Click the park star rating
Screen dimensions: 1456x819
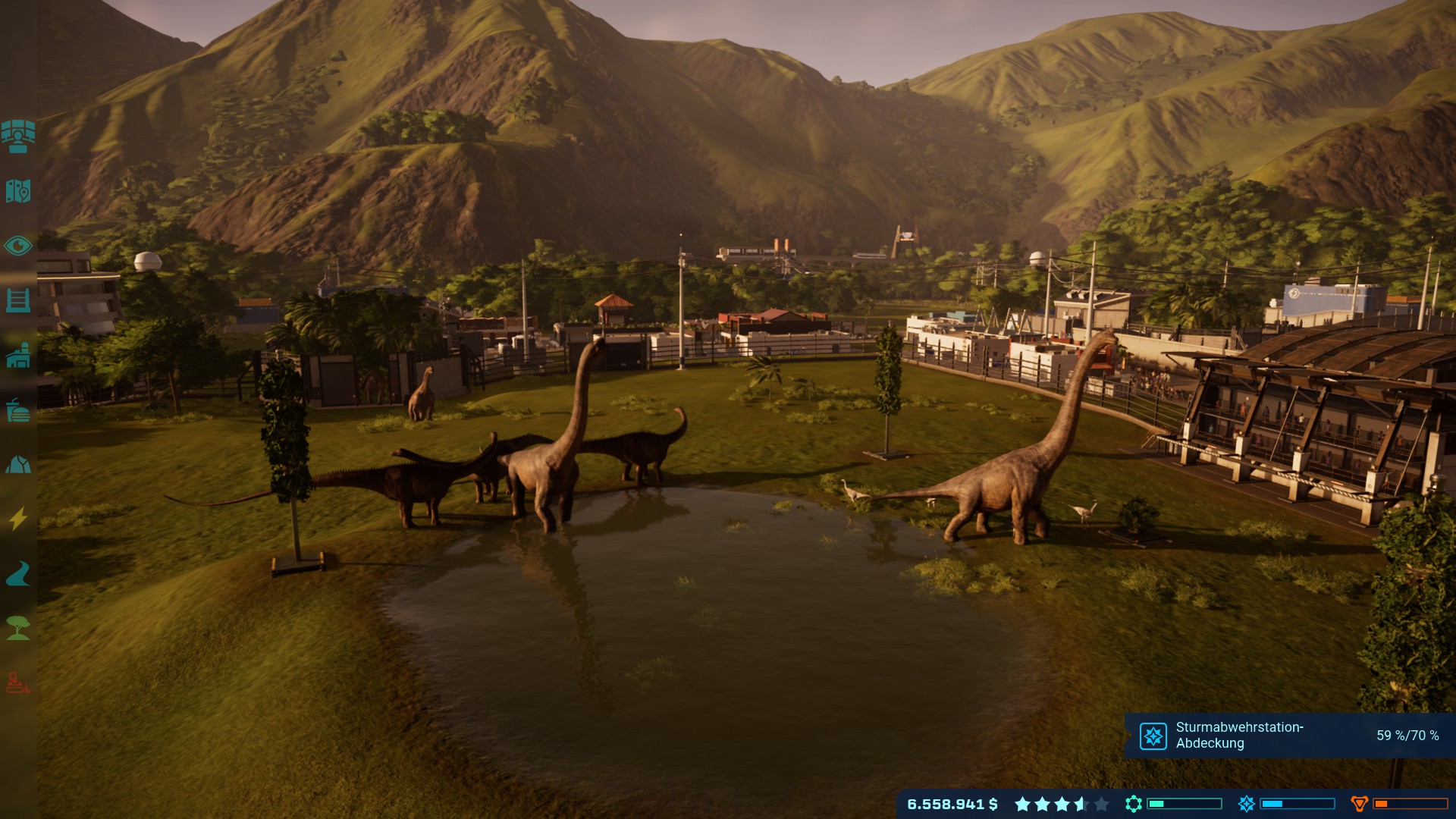point(1062,804)
